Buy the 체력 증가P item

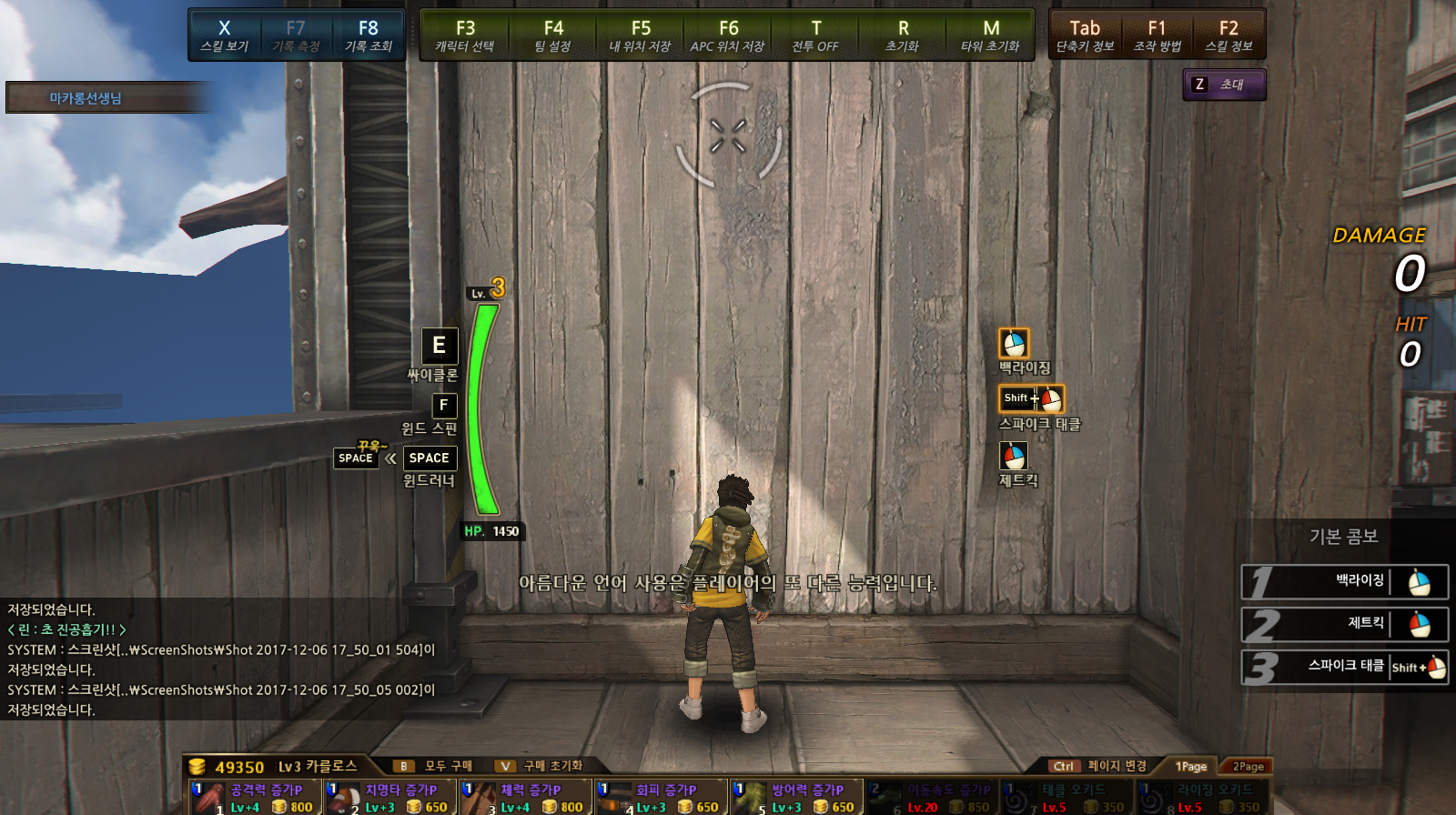click(526, 797)
